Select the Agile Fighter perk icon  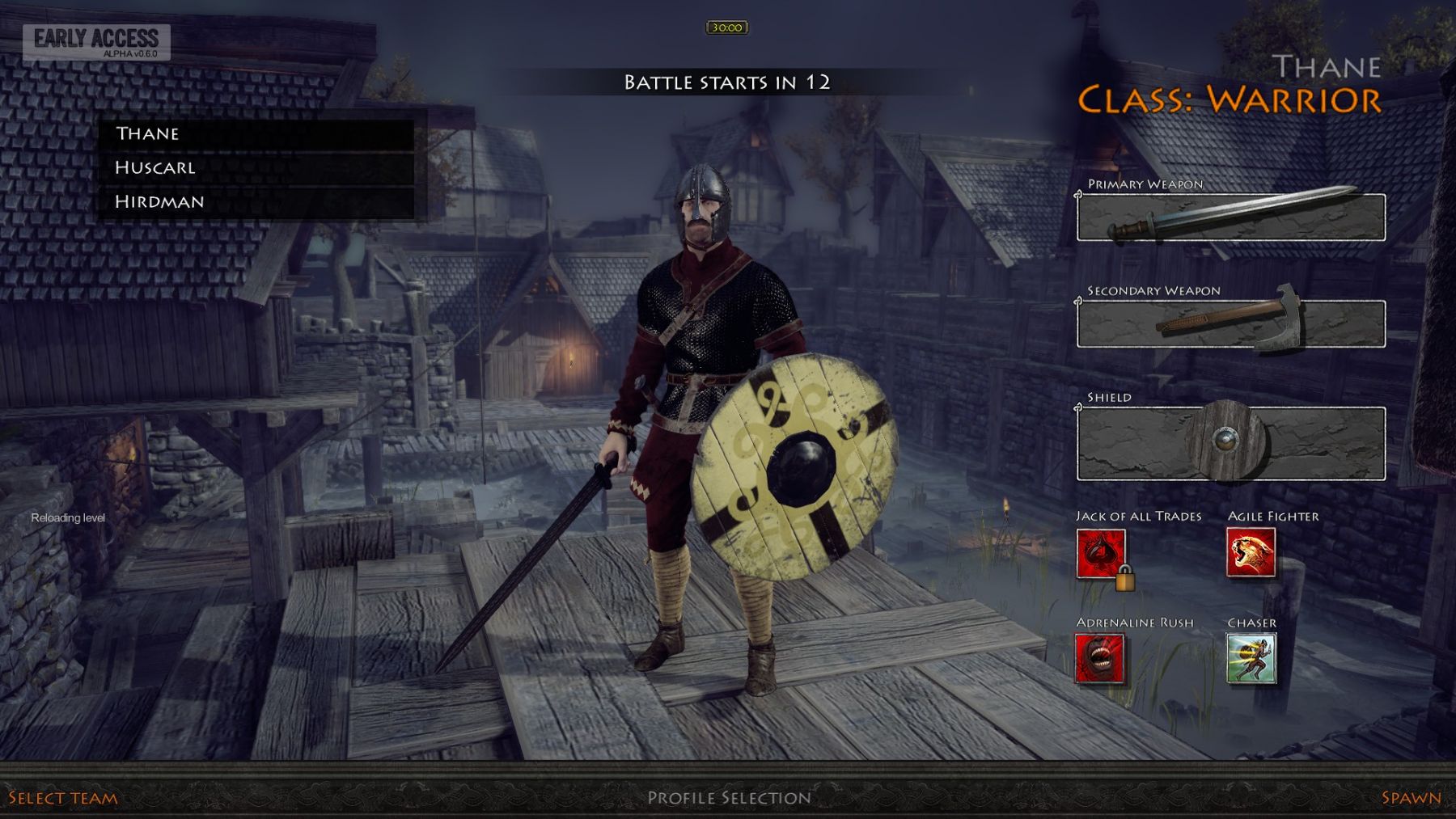[x=1251, y=552]
